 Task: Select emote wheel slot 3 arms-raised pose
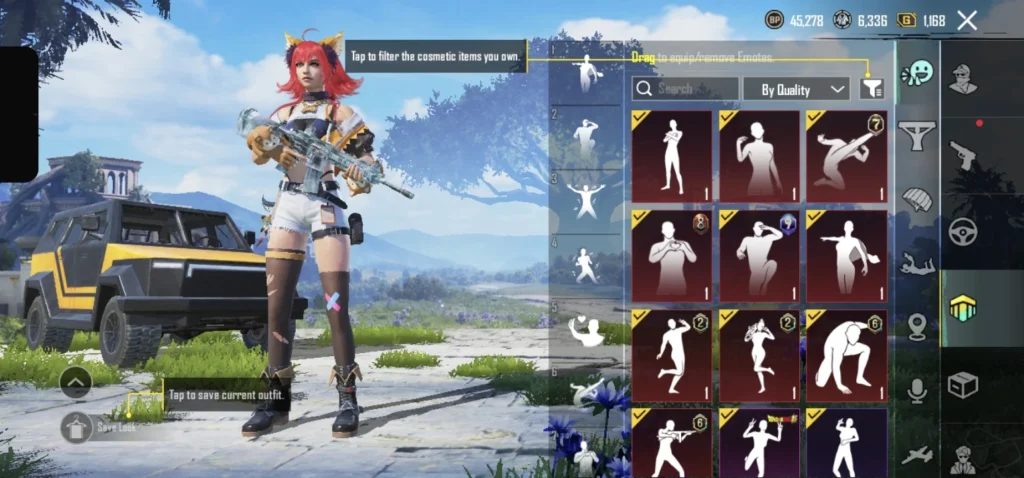pos(586,199)
